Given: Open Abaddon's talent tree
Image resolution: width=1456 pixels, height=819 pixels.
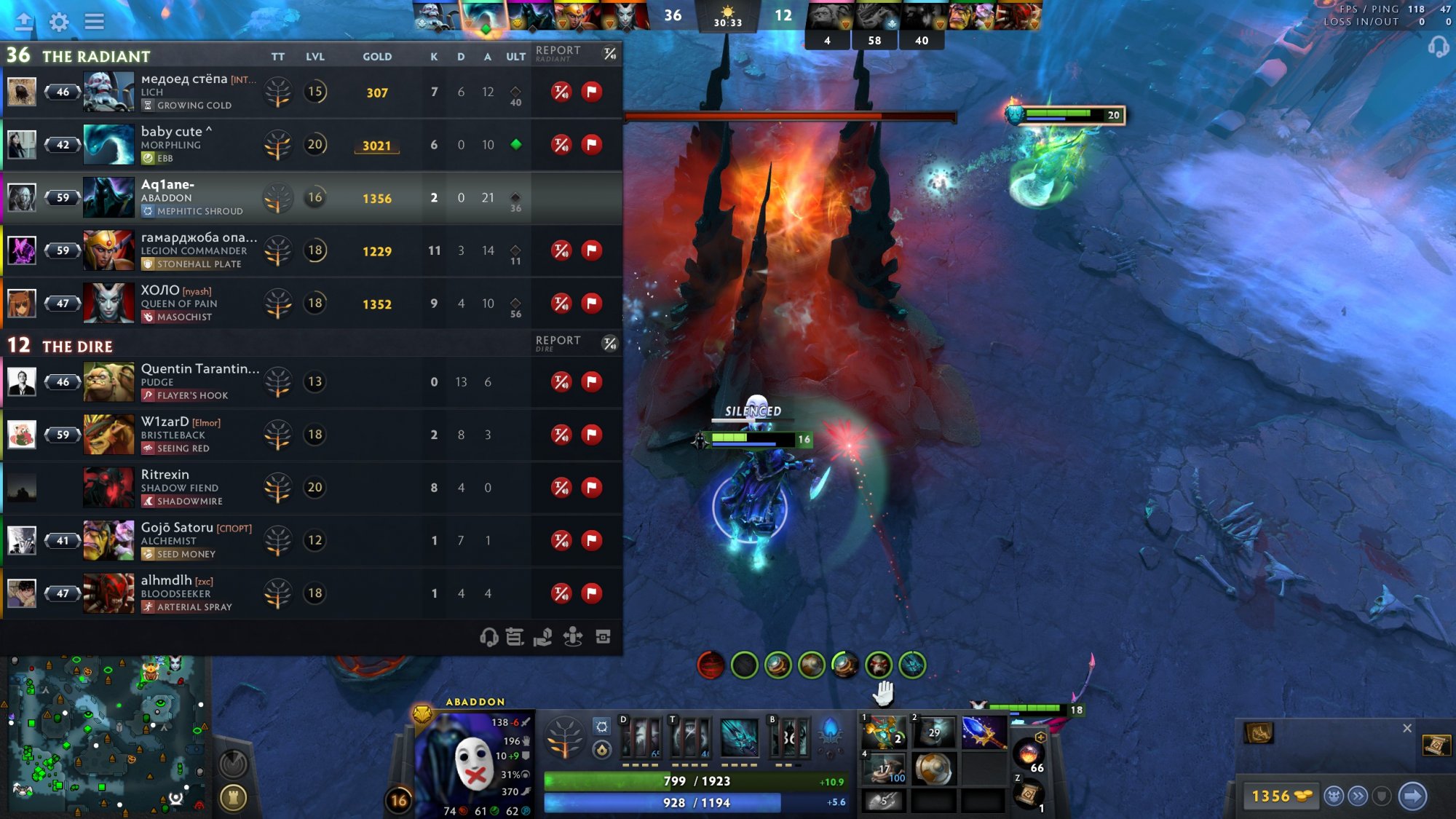Looking at the screenshot, I should (x=563, y=737).
